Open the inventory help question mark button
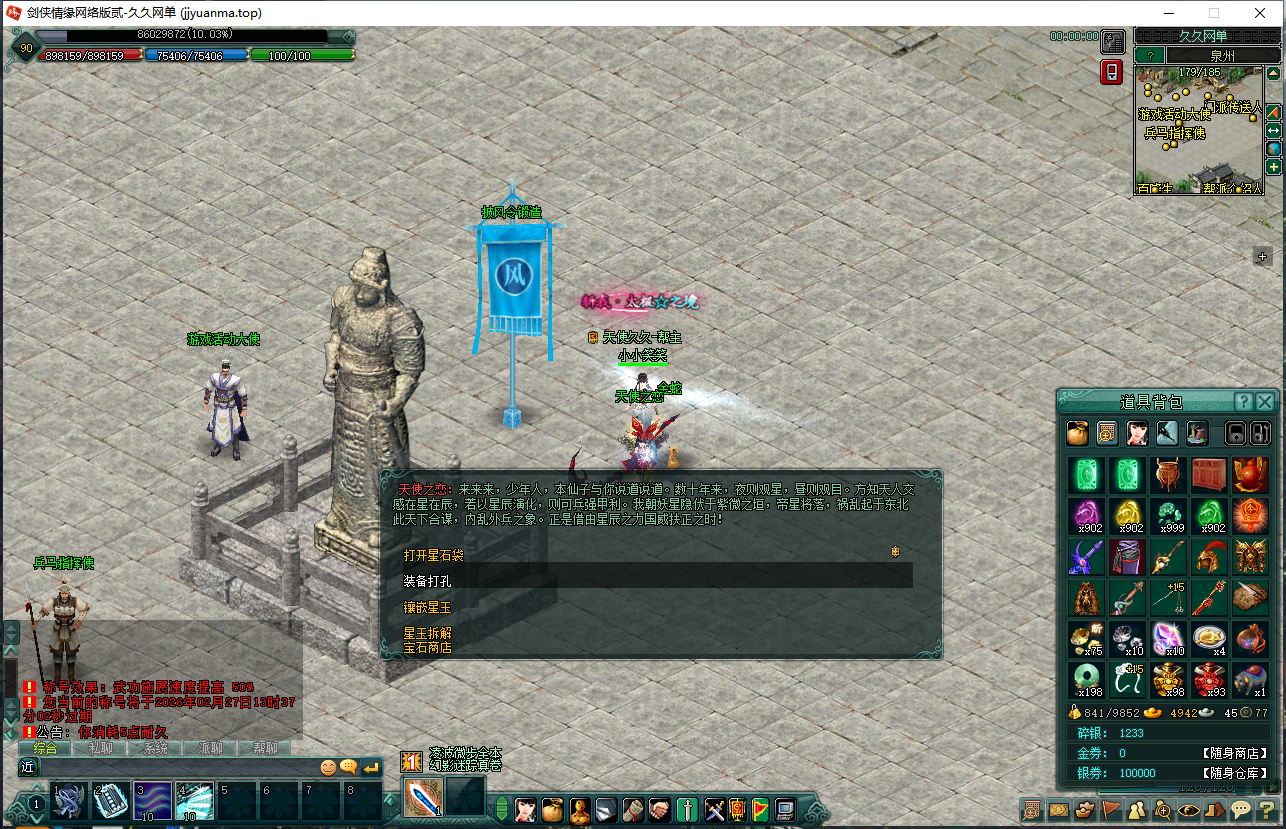This screenshot has height=829, width=1286. 1243,402
